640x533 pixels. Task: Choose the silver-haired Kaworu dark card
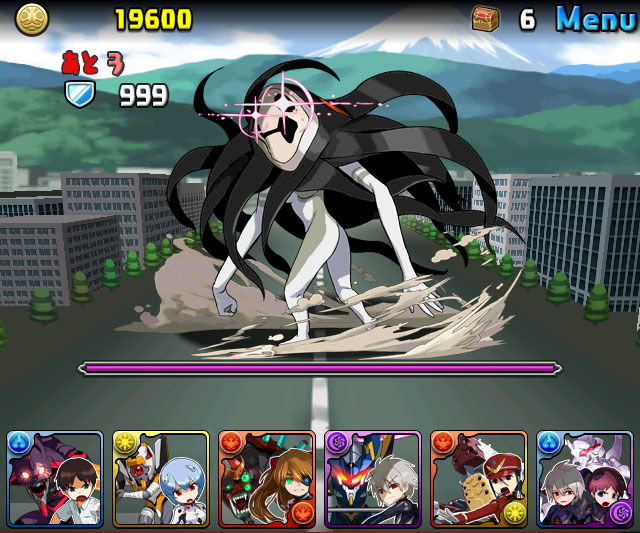[373, 479]
